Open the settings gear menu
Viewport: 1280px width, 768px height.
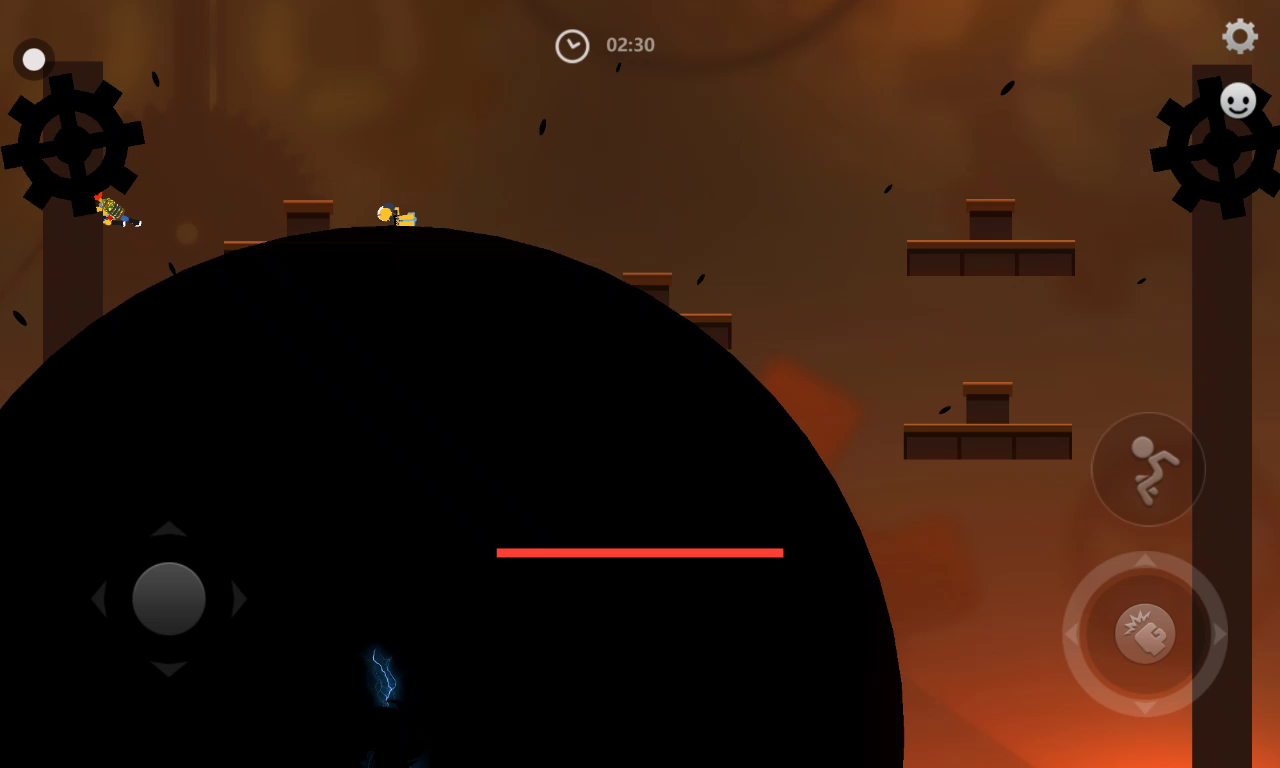[1240, 37]
